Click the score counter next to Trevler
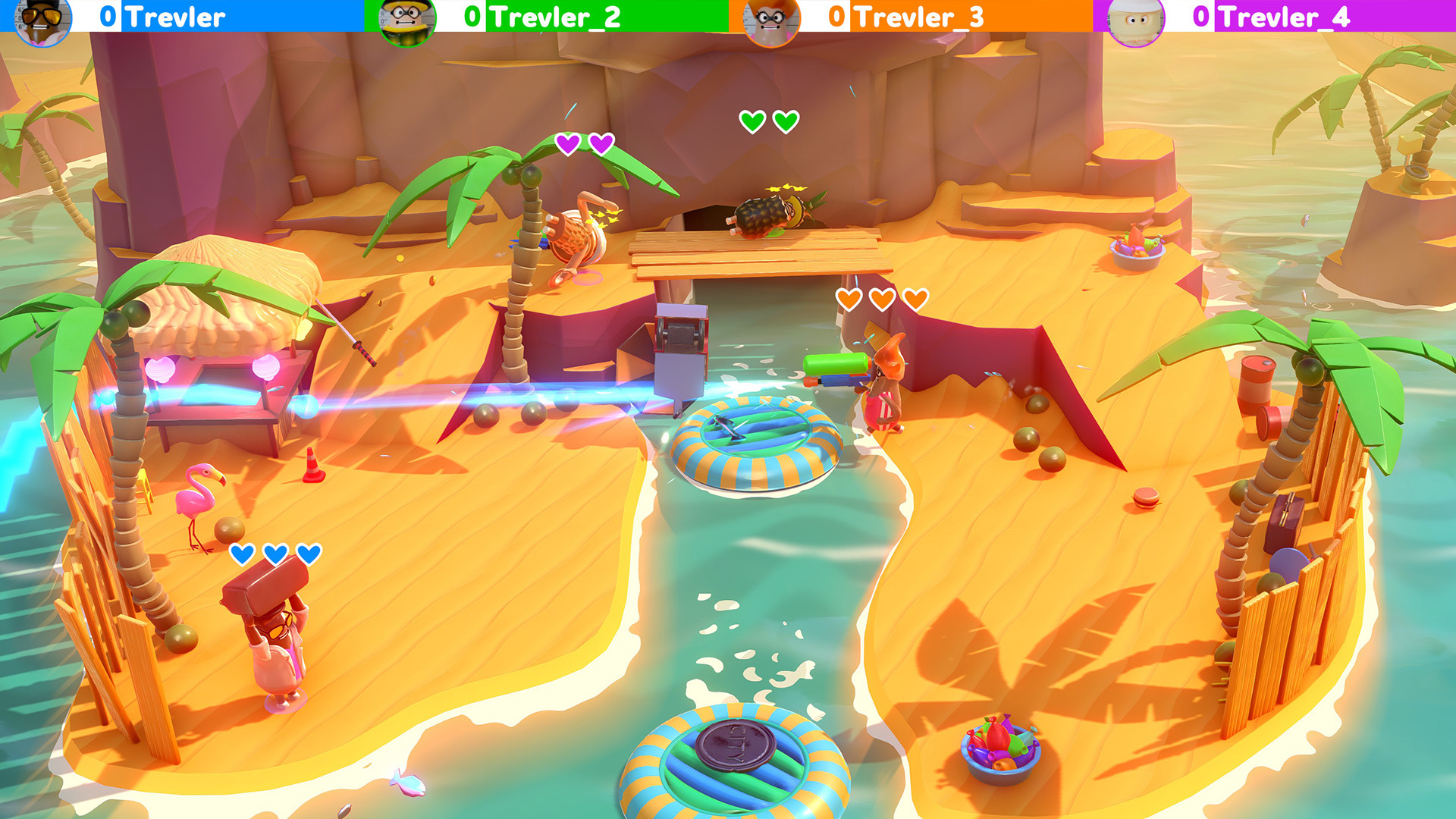This screenshot has height=819, width=1456. [108, 17]
